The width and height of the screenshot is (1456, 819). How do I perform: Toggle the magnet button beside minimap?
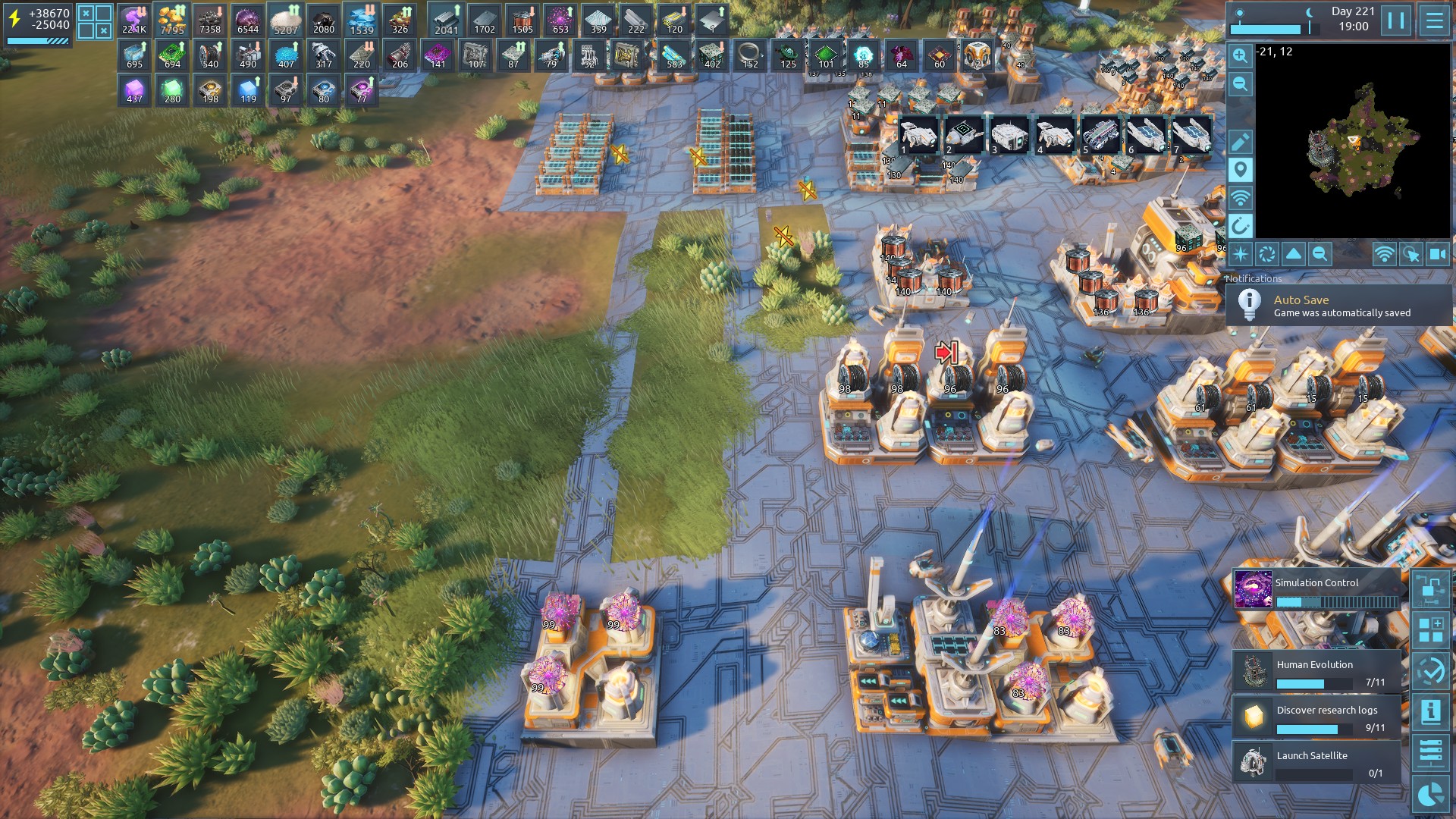click(1241, 226)
